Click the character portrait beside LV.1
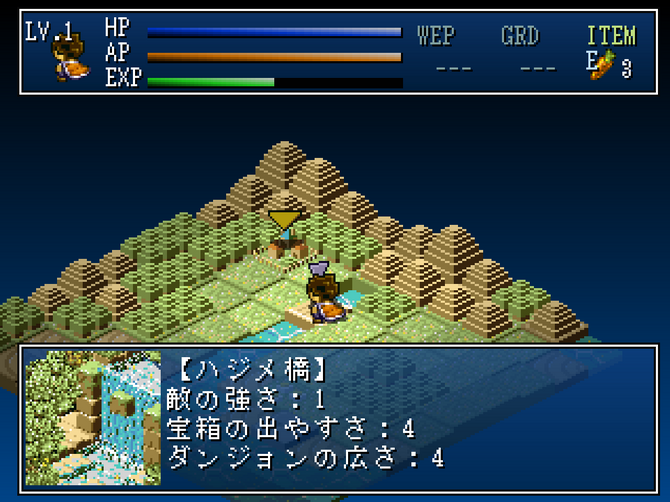 (x=68, y=59)
